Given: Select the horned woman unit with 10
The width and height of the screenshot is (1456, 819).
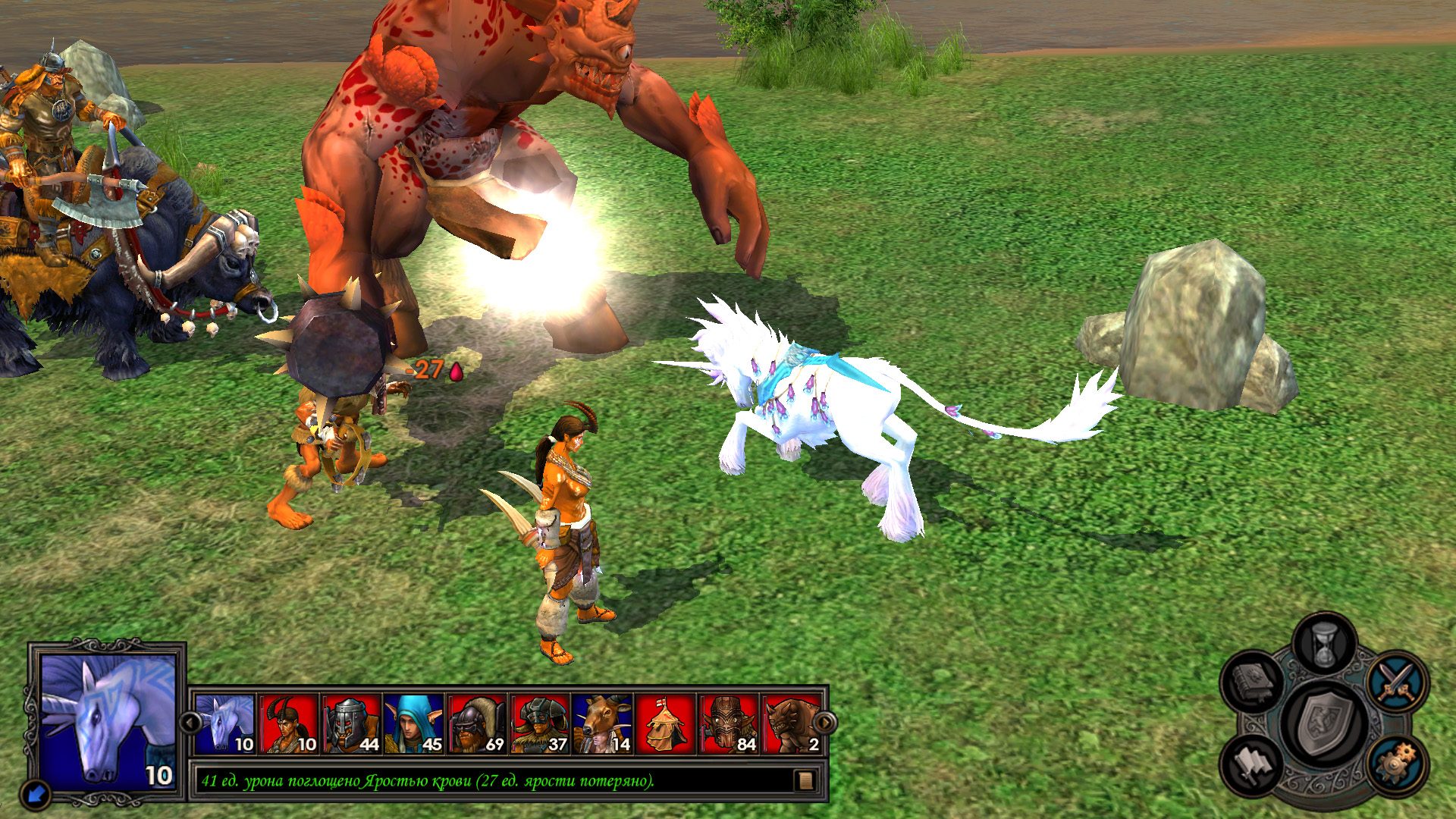Looking at the screenshot, I should coord(288,724).
